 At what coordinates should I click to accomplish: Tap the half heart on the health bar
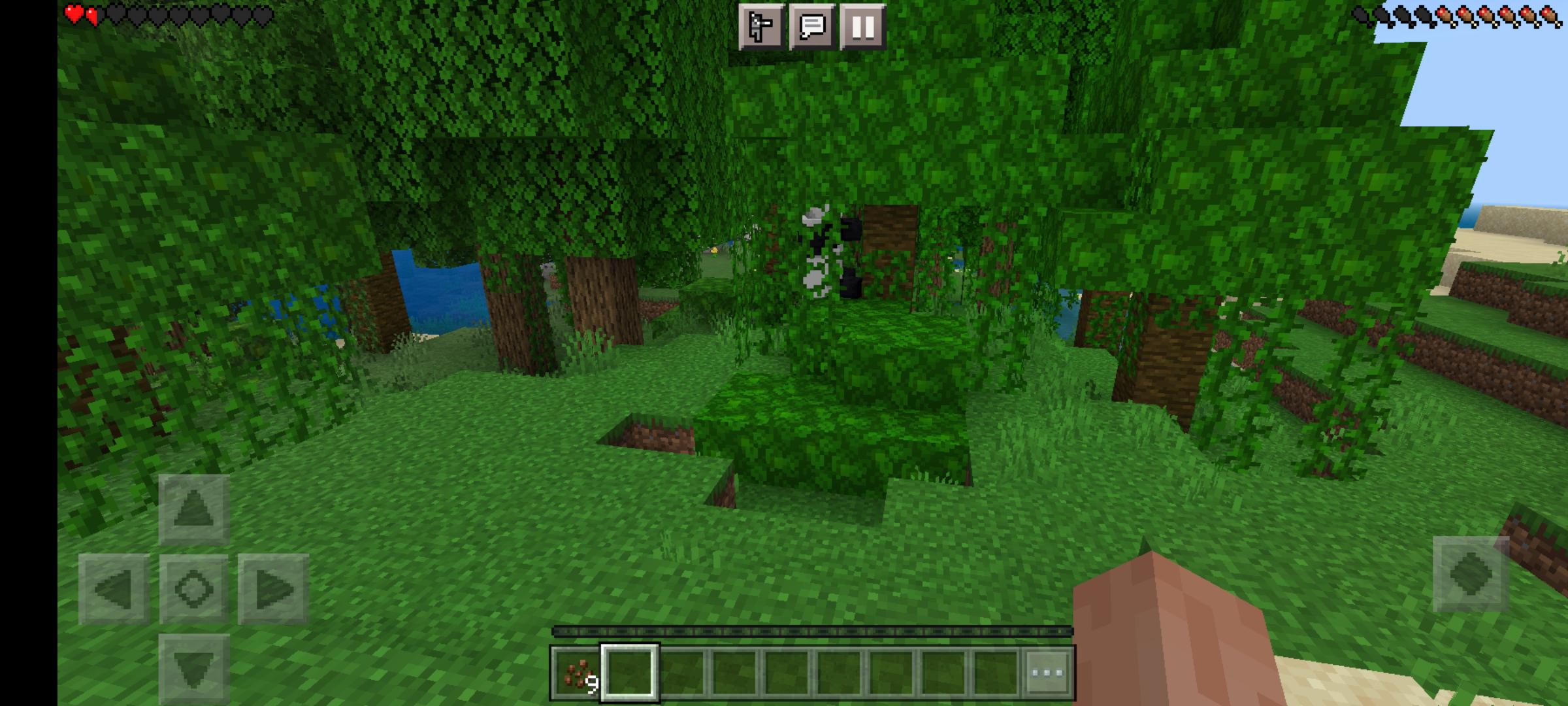(91, 14)
